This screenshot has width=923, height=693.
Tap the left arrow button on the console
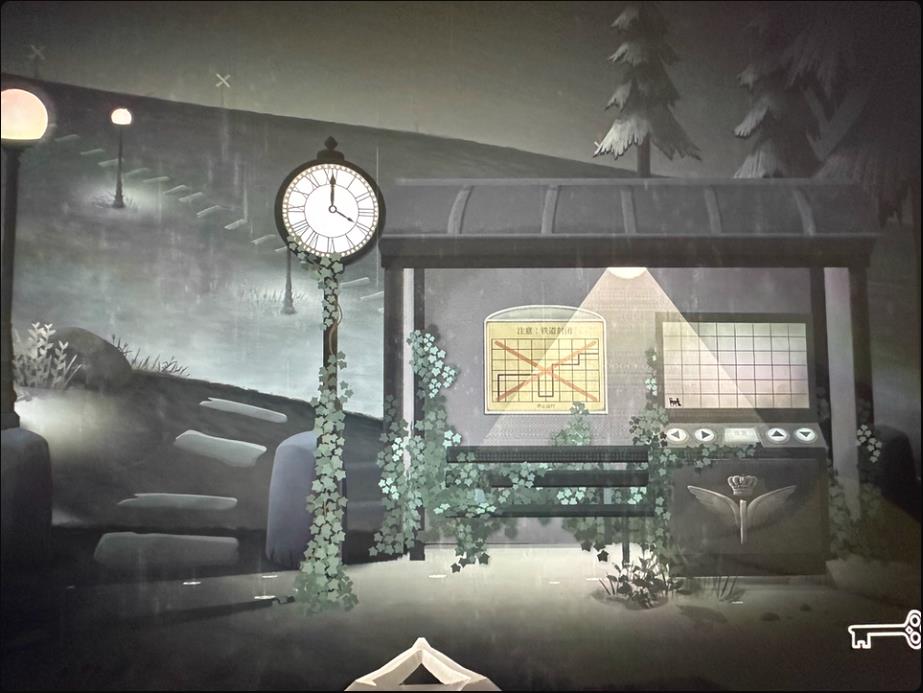(678, 435)
